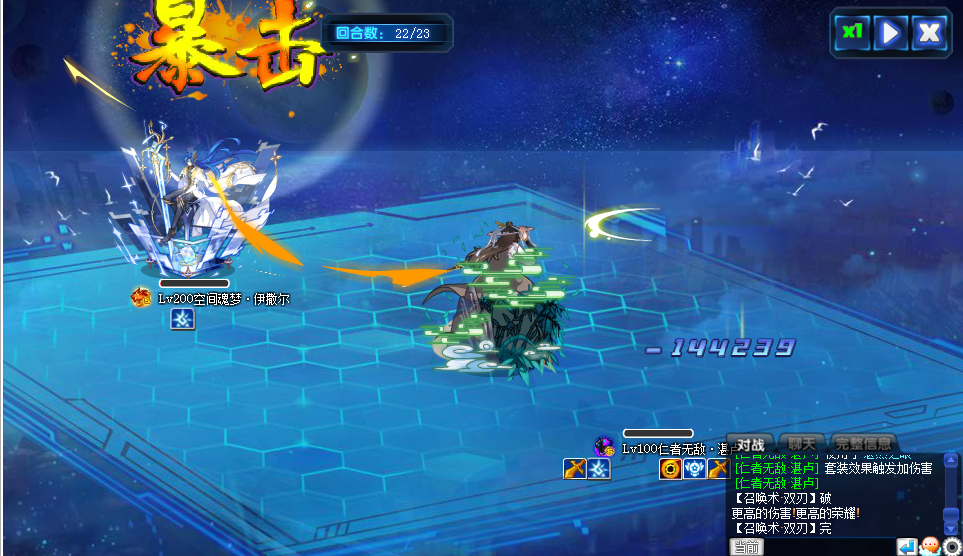Image resolution: width=963 pixels, height=556 pixels.
Task: Switch to the 对战 battle log tab
Action: pos(750,443)
